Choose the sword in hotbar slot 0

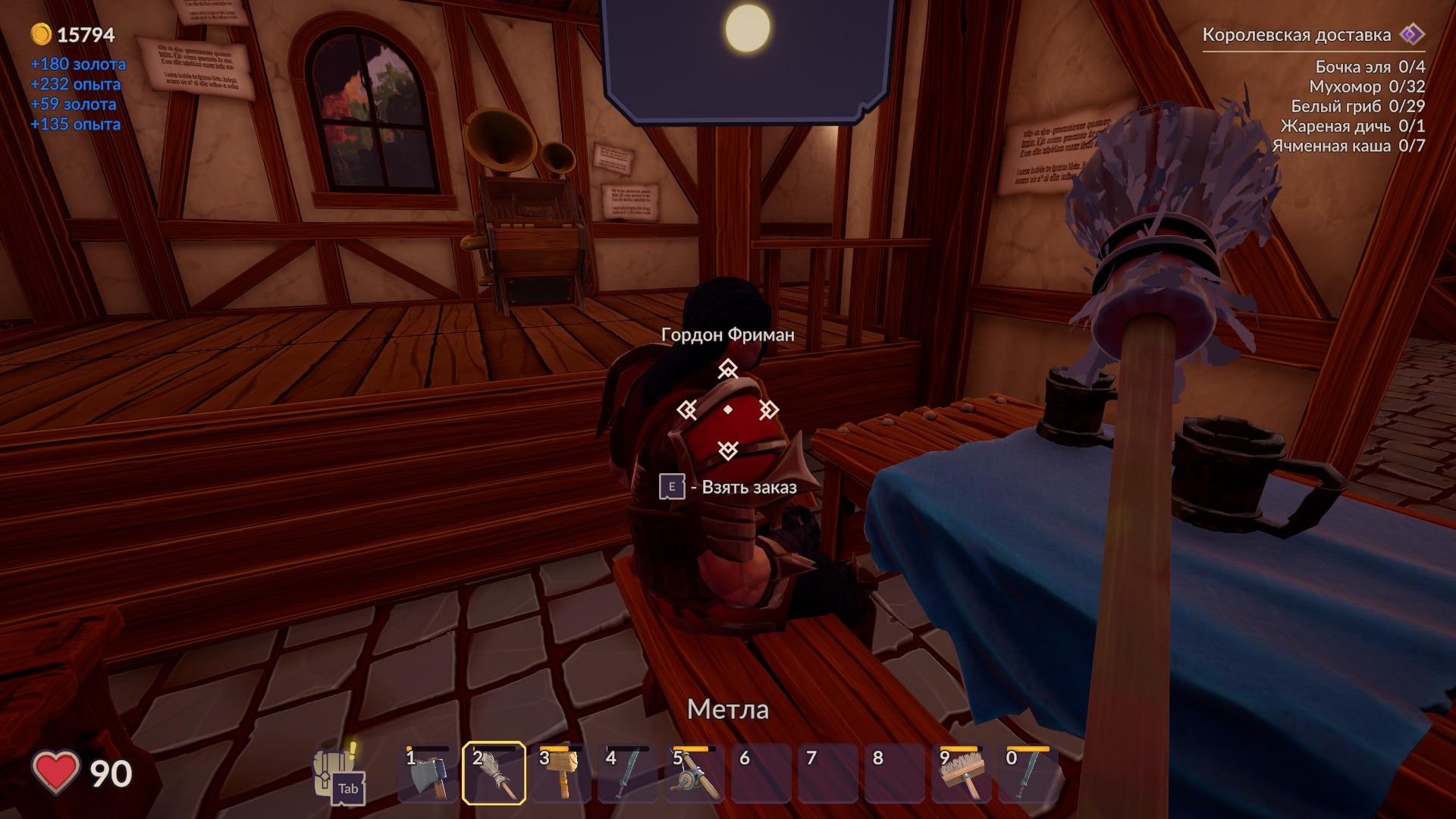[1028, 773]
